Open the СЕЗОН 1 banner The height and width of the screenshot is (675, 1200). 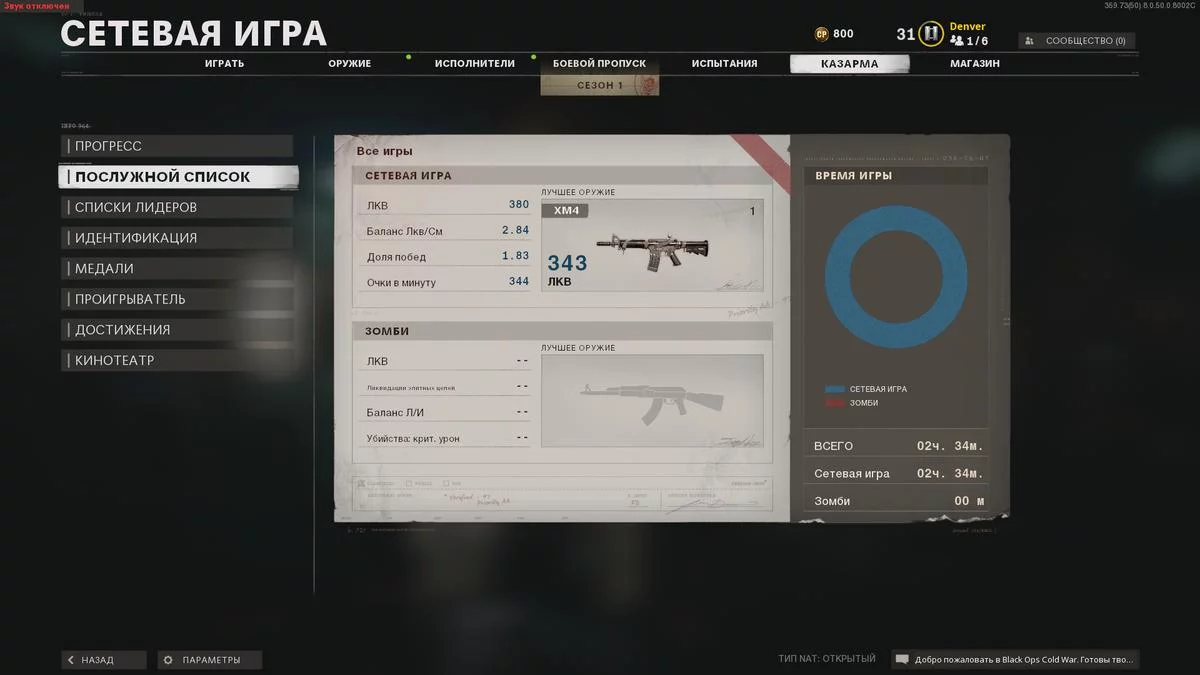click(x=600, y=86)
